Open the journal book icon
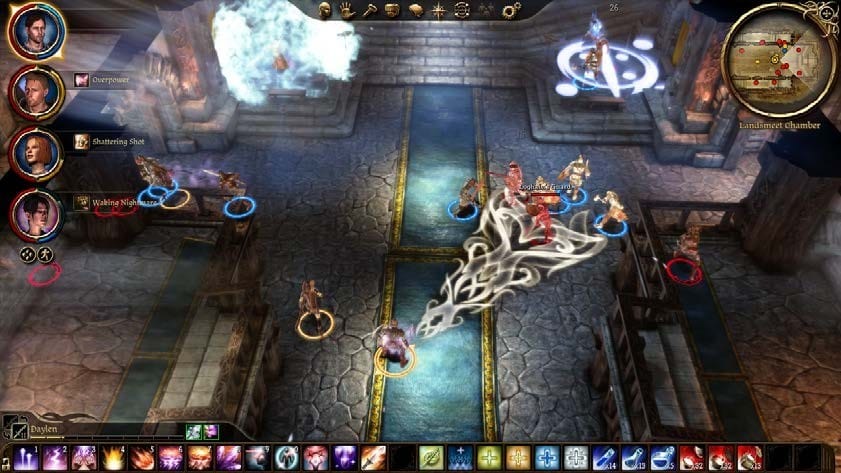Screen dimensions: 841x473 click(416, 11)
